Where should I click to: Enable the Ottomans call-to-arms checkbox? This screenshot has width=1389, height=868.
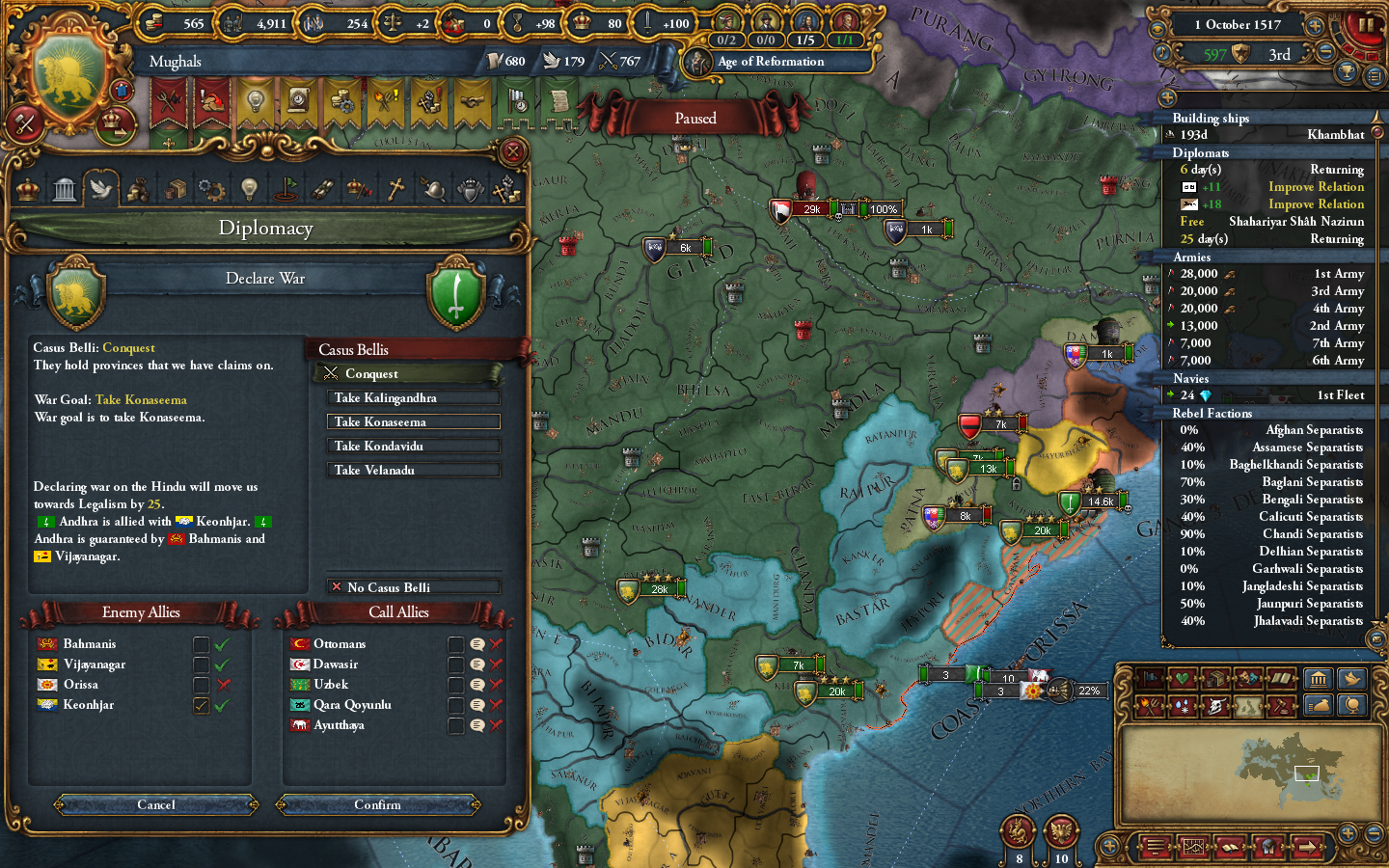[x=455, y=643]
